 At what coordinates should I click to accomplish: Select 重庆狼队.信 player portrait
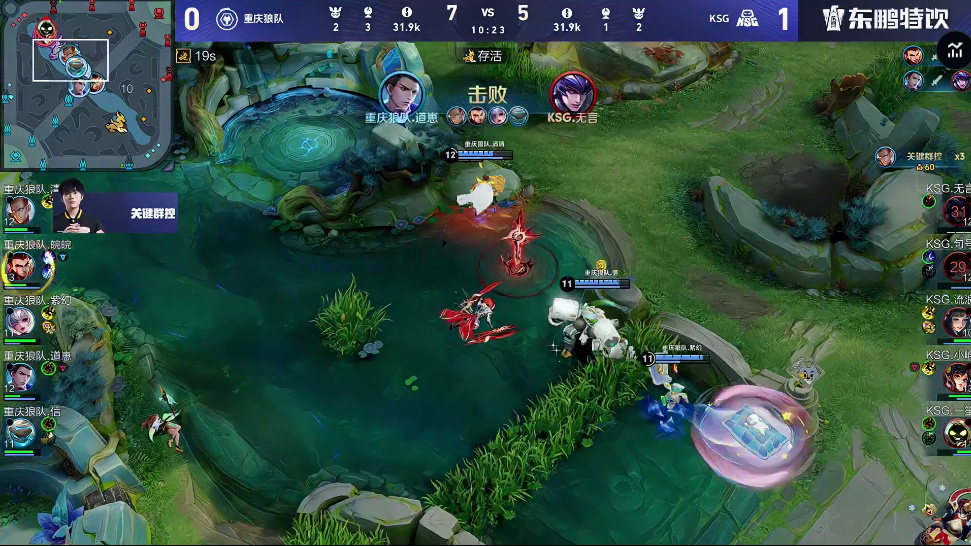click(20, 431)
